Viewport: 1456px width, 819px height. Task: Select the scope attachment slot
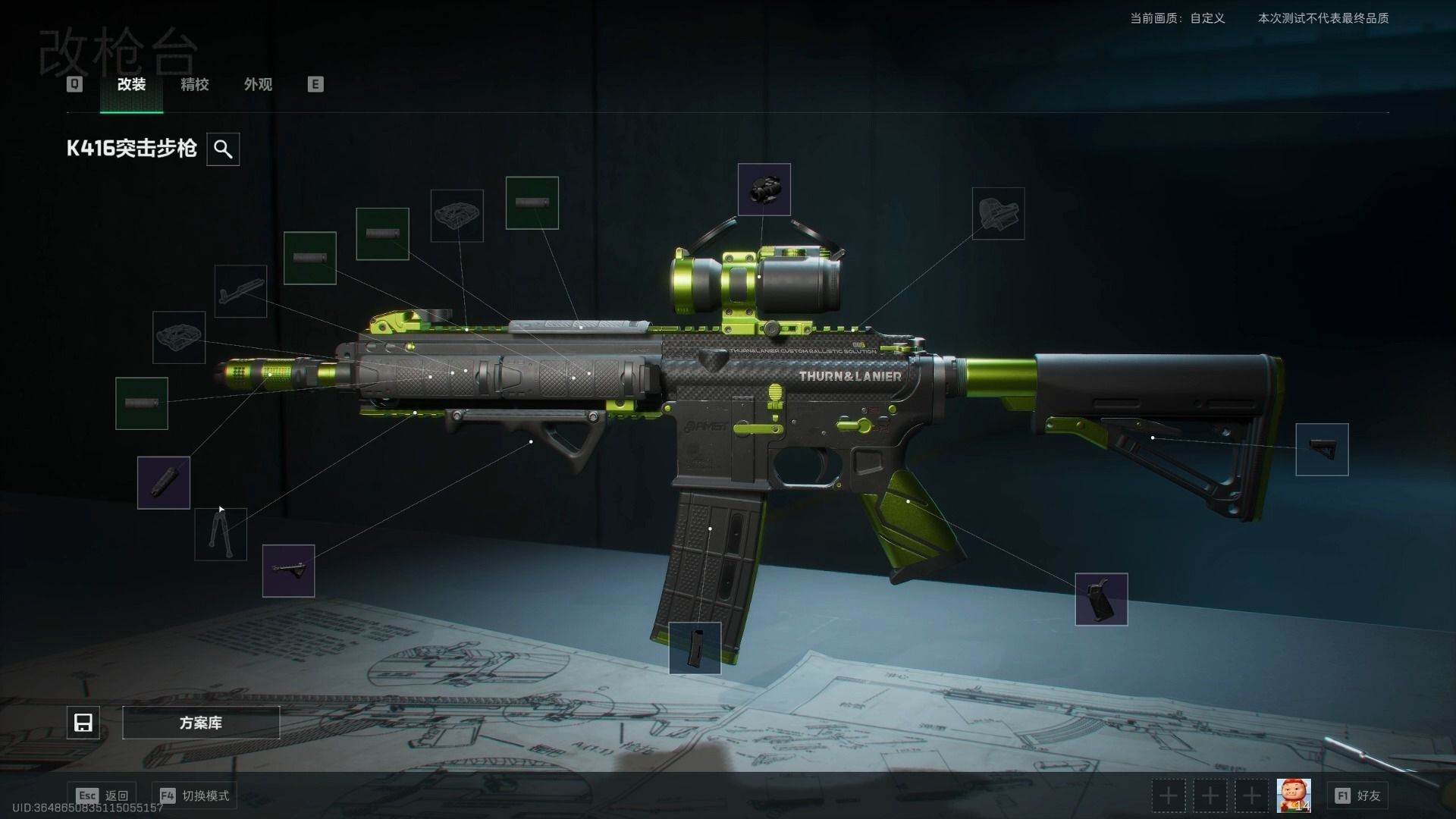tap(764, 190)
